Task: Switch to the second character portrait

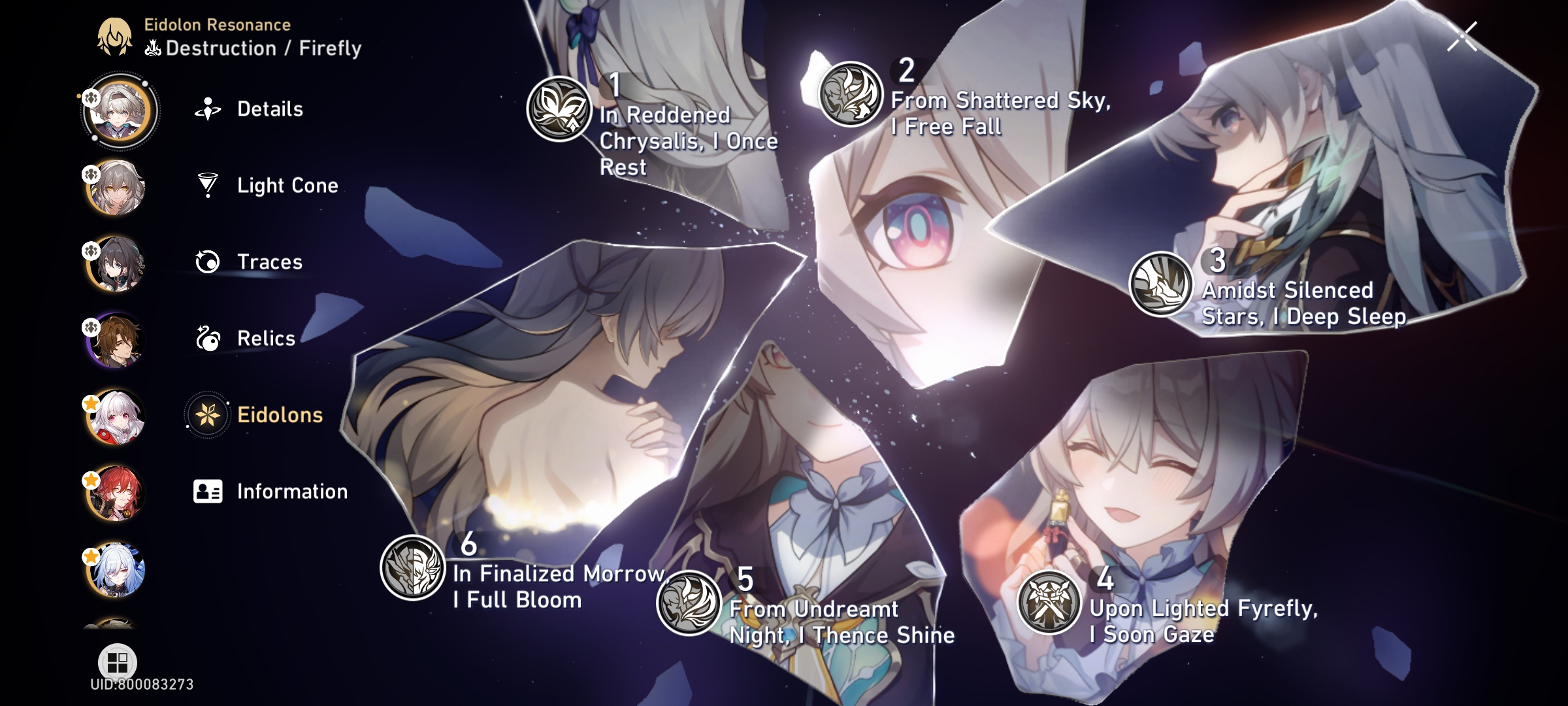Action: click(116, 186)
